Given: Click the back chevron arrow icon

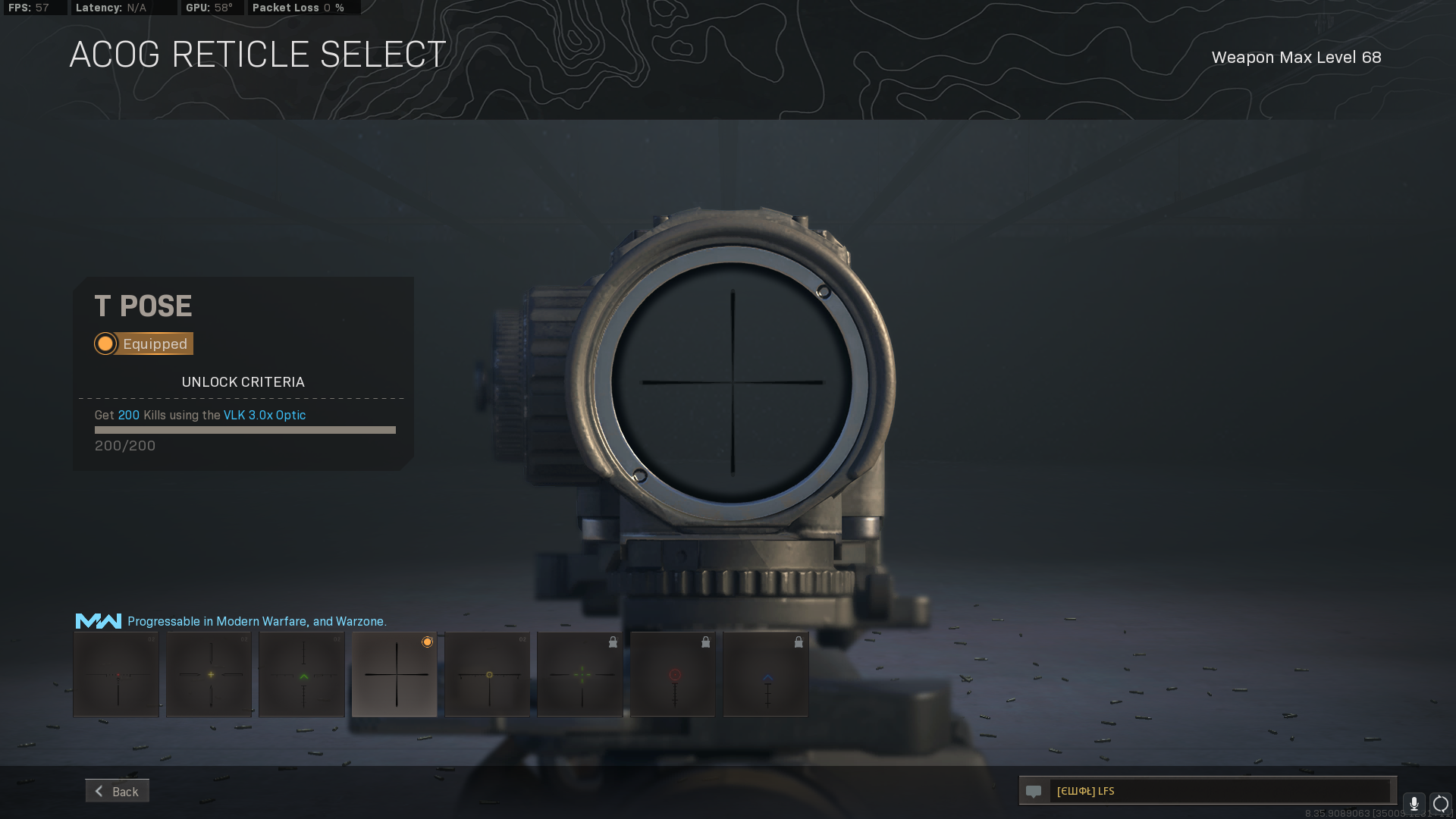Looking at the screenshot, I should pyautogui.click(x=99, y=791).
